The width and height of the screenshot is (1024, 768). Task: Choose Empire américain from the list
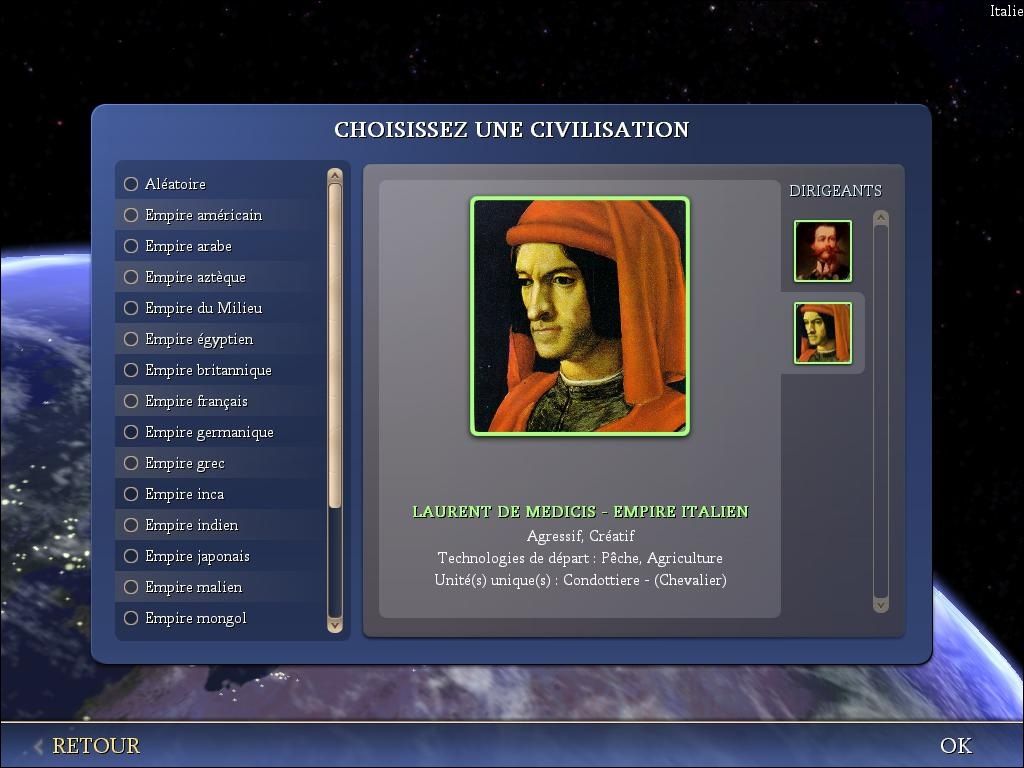[131, 215]
